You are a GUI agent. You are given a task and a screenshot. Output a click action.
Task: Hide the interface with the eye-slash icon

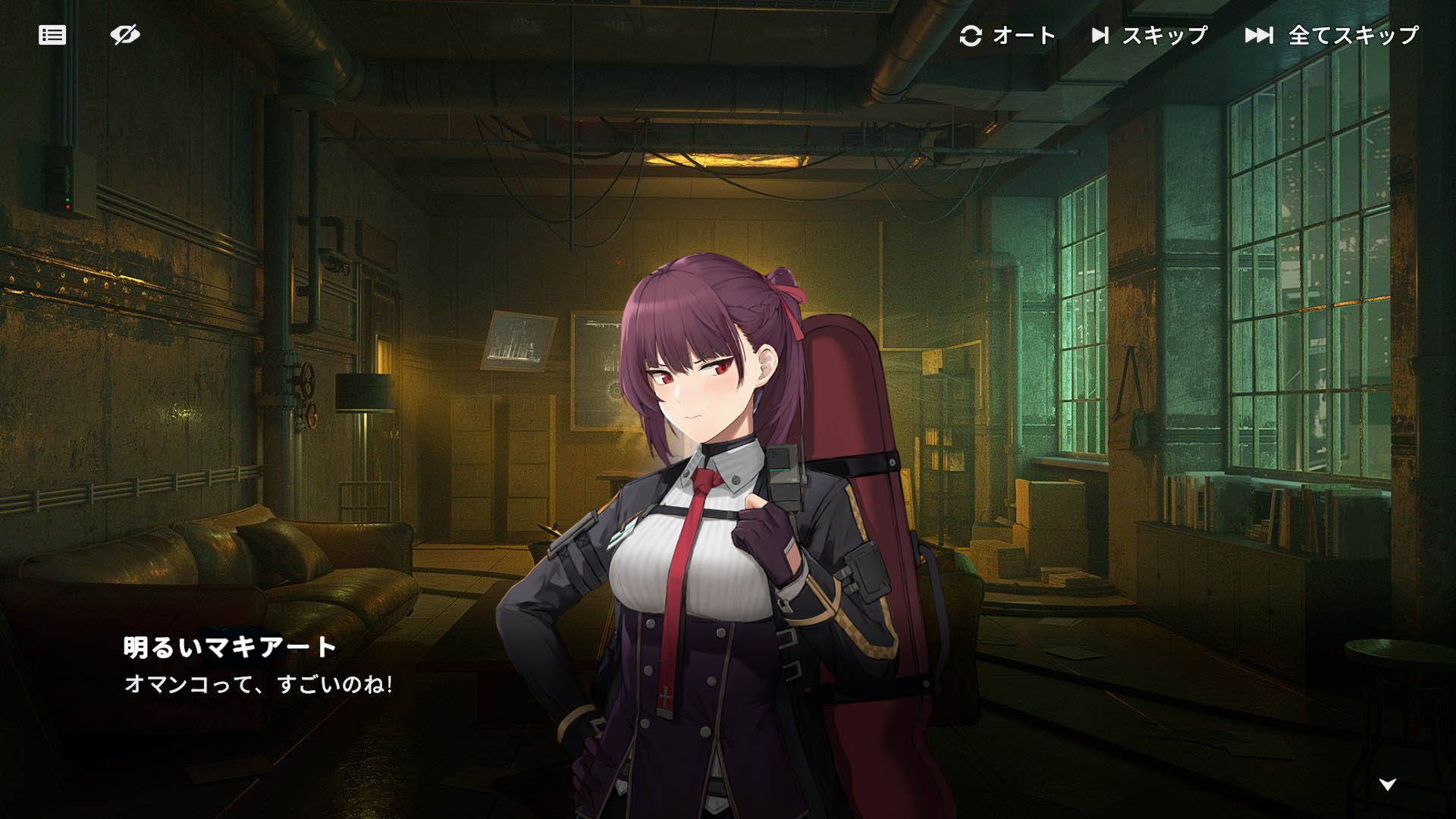click(125, 35)
